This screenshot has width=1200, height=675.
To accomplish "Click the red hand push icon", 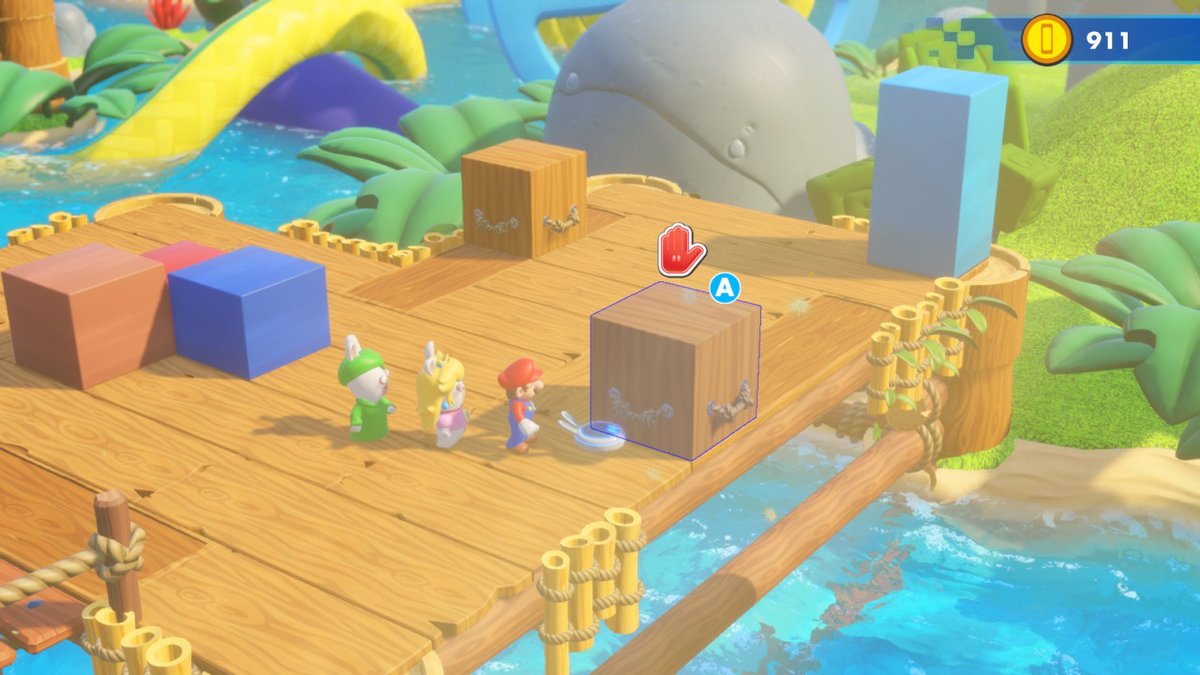I will pyautogui.click(x=681, y=250).
